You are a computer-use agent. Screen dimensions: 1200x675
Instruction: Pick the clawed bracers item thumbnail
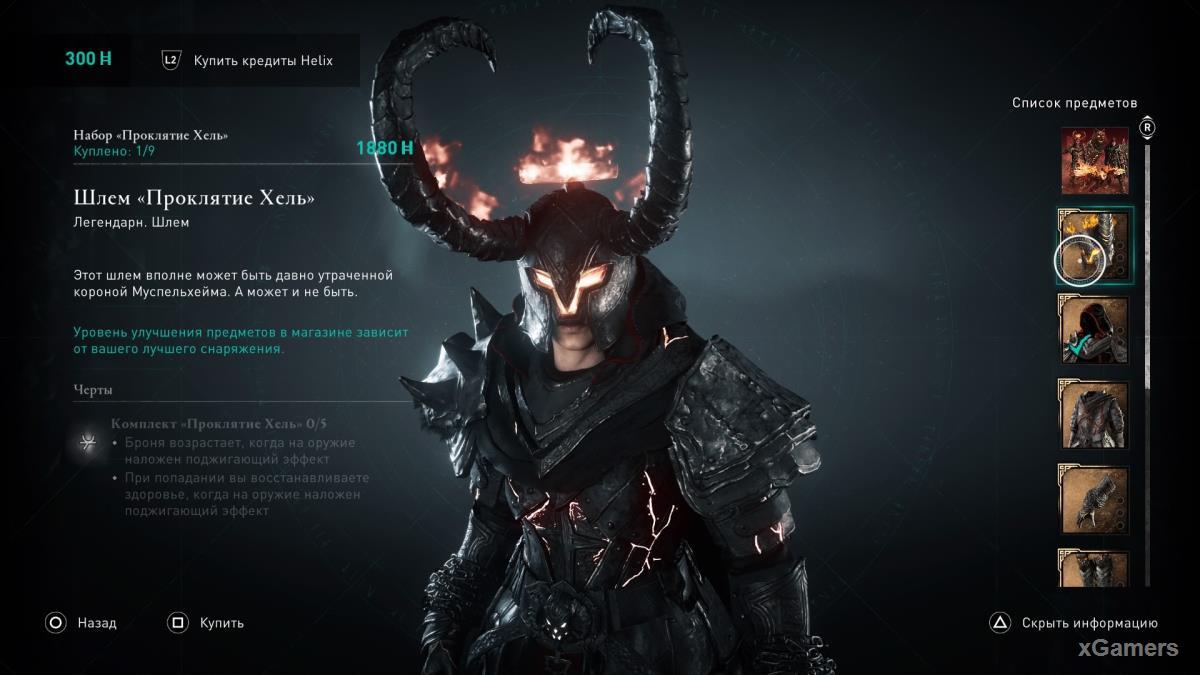tap(1094, 499)
